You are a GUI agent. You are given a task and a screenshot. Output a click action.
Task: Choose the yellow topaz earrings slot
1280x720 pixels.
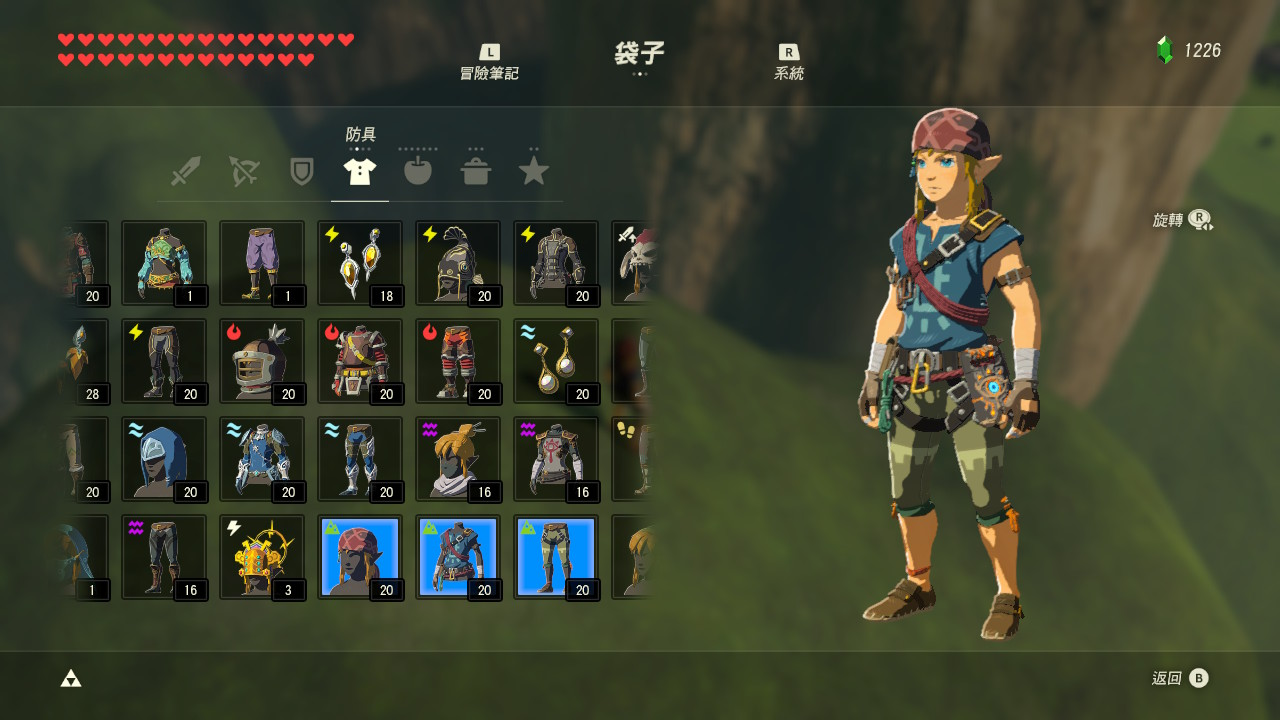[x=360, y=263]
